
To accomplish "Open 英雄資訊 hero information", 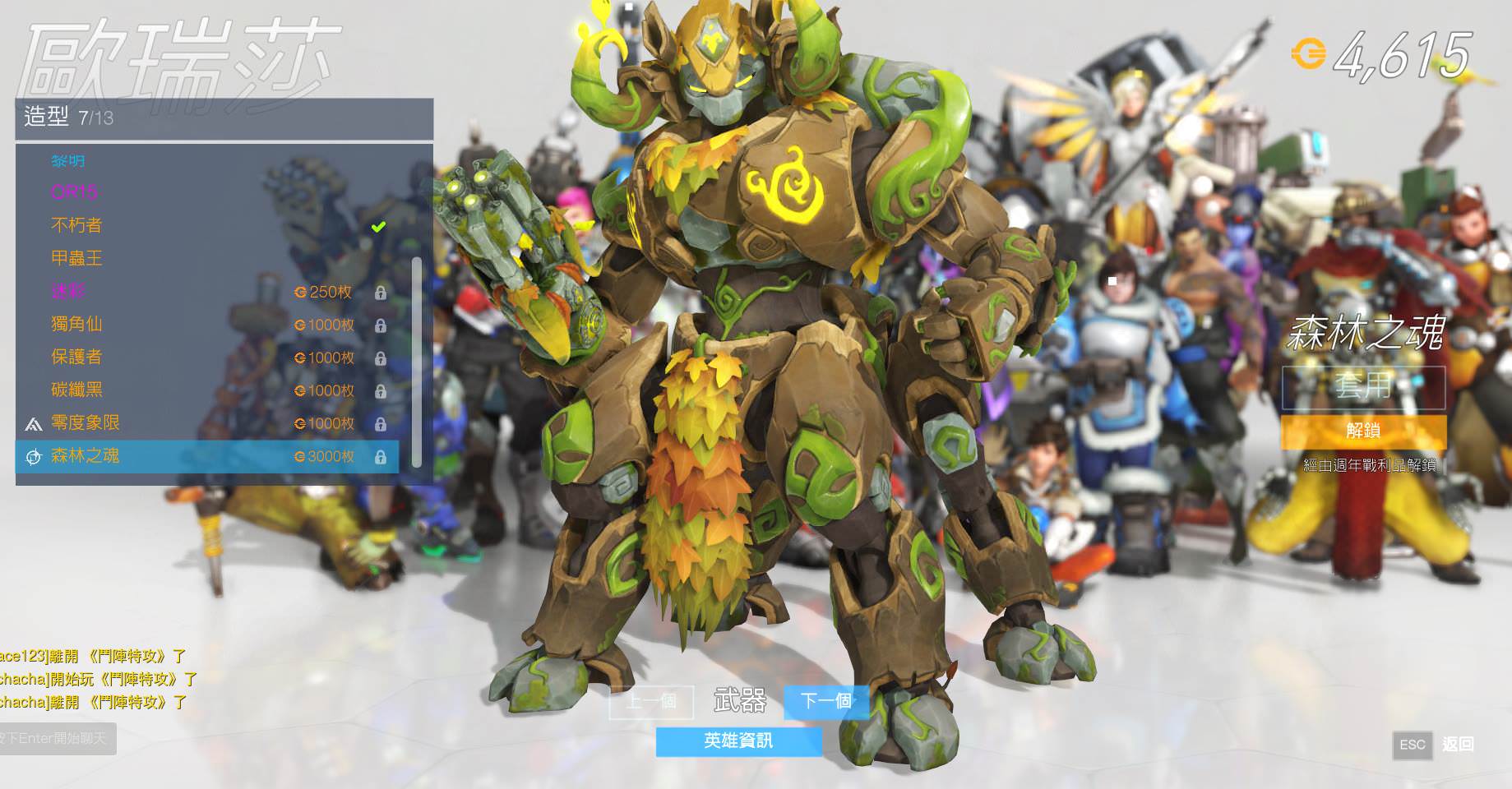I will pos(738,741).
